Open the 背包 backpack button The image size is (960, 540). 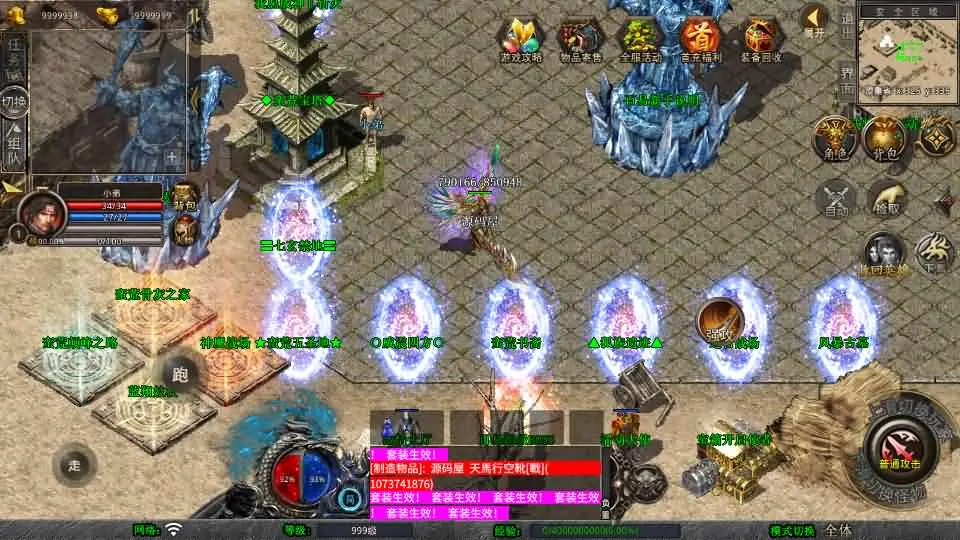884,138
